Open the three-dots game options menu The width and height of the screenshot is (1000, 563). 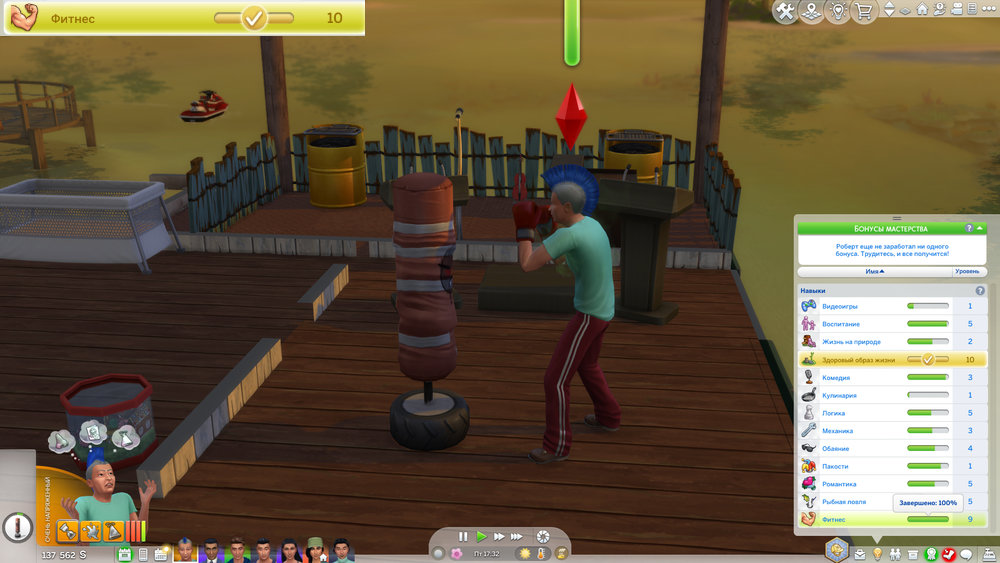click(x=988, y=10)
